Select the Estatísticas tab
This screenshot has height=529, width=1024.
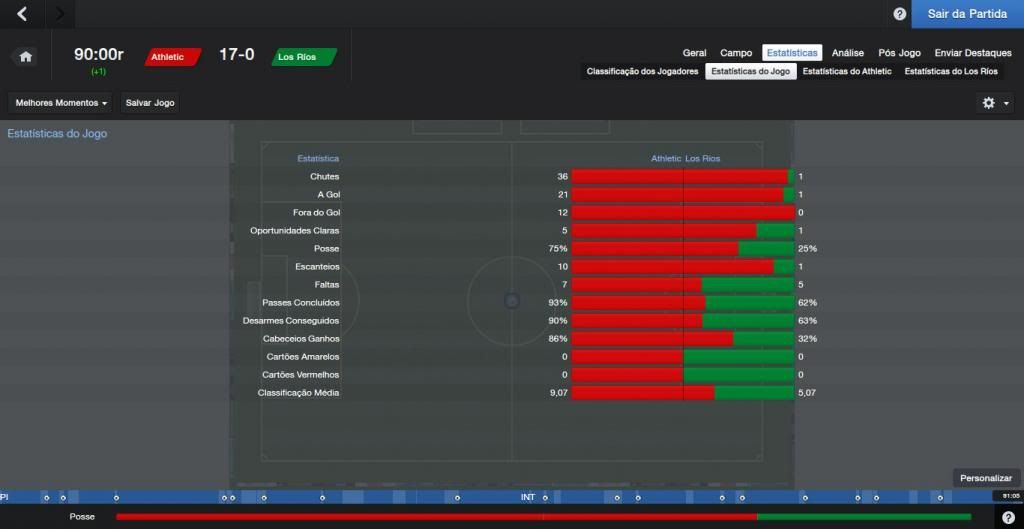pos(792,53)
